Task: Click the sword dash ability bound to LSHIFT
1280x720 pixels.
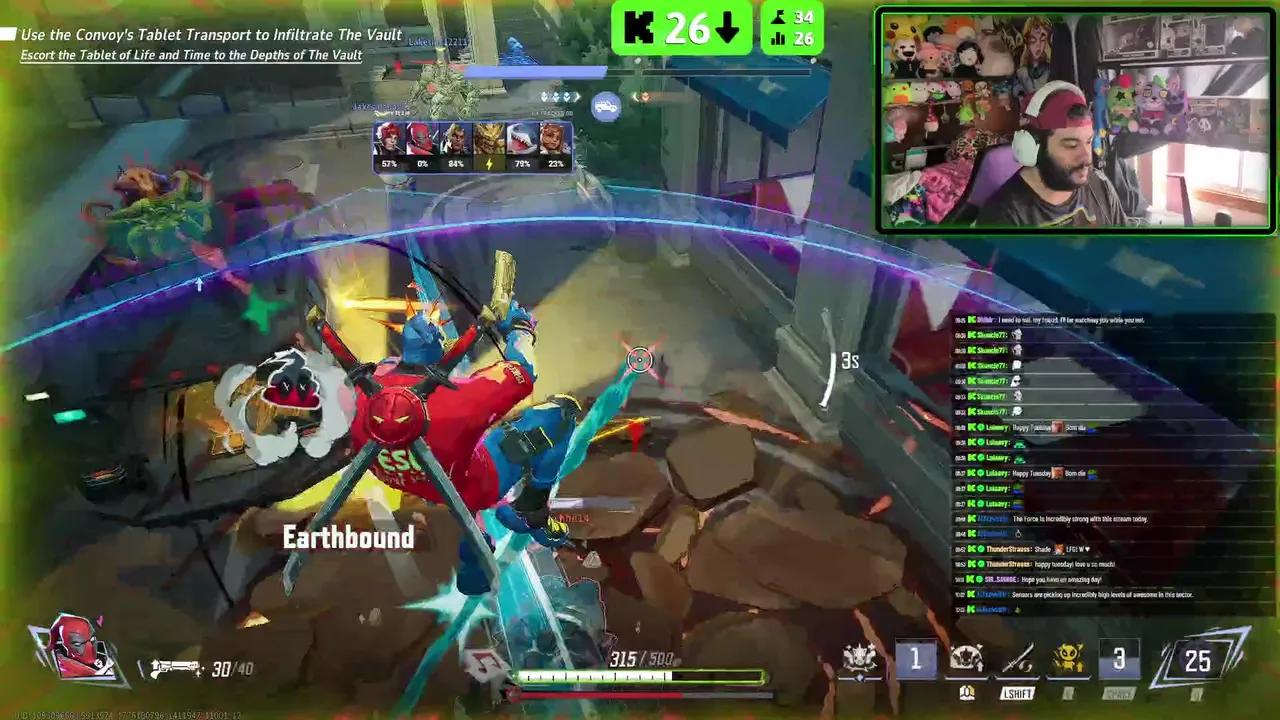Action: point(1017,658)
